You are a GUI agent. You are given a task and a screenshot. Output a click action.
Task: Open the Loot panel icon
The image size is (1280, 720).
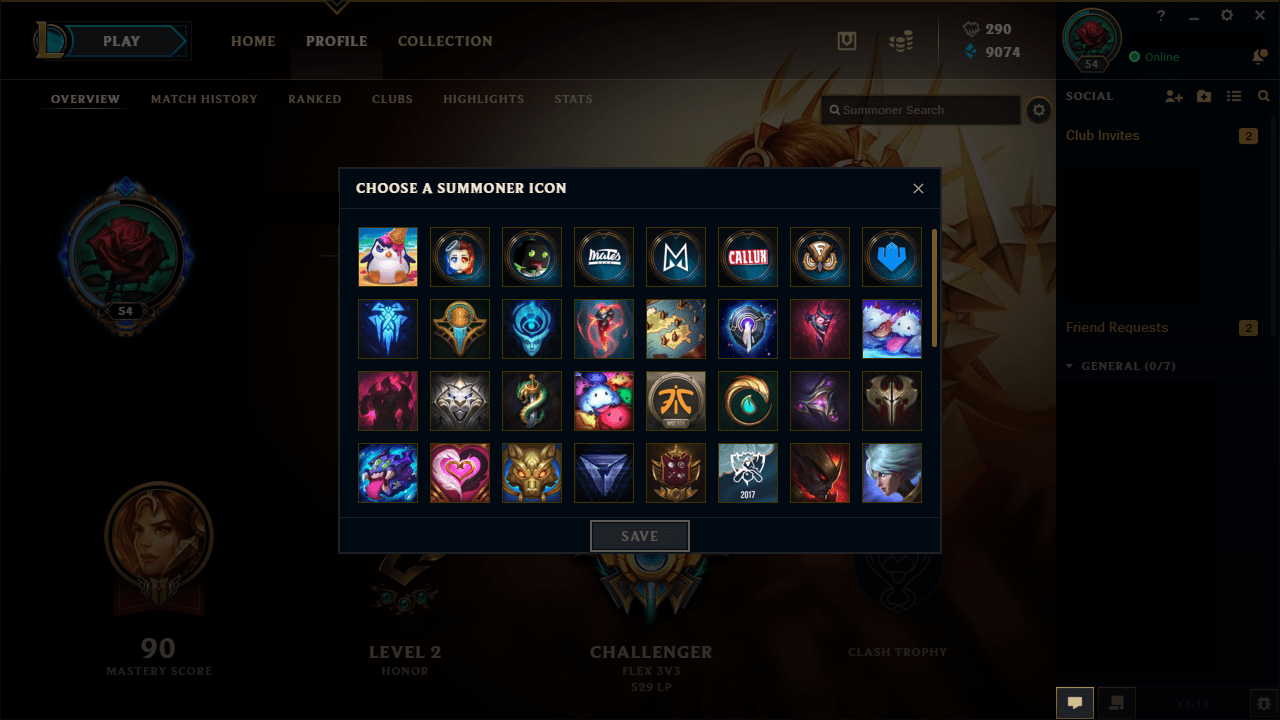pos(847,41)
